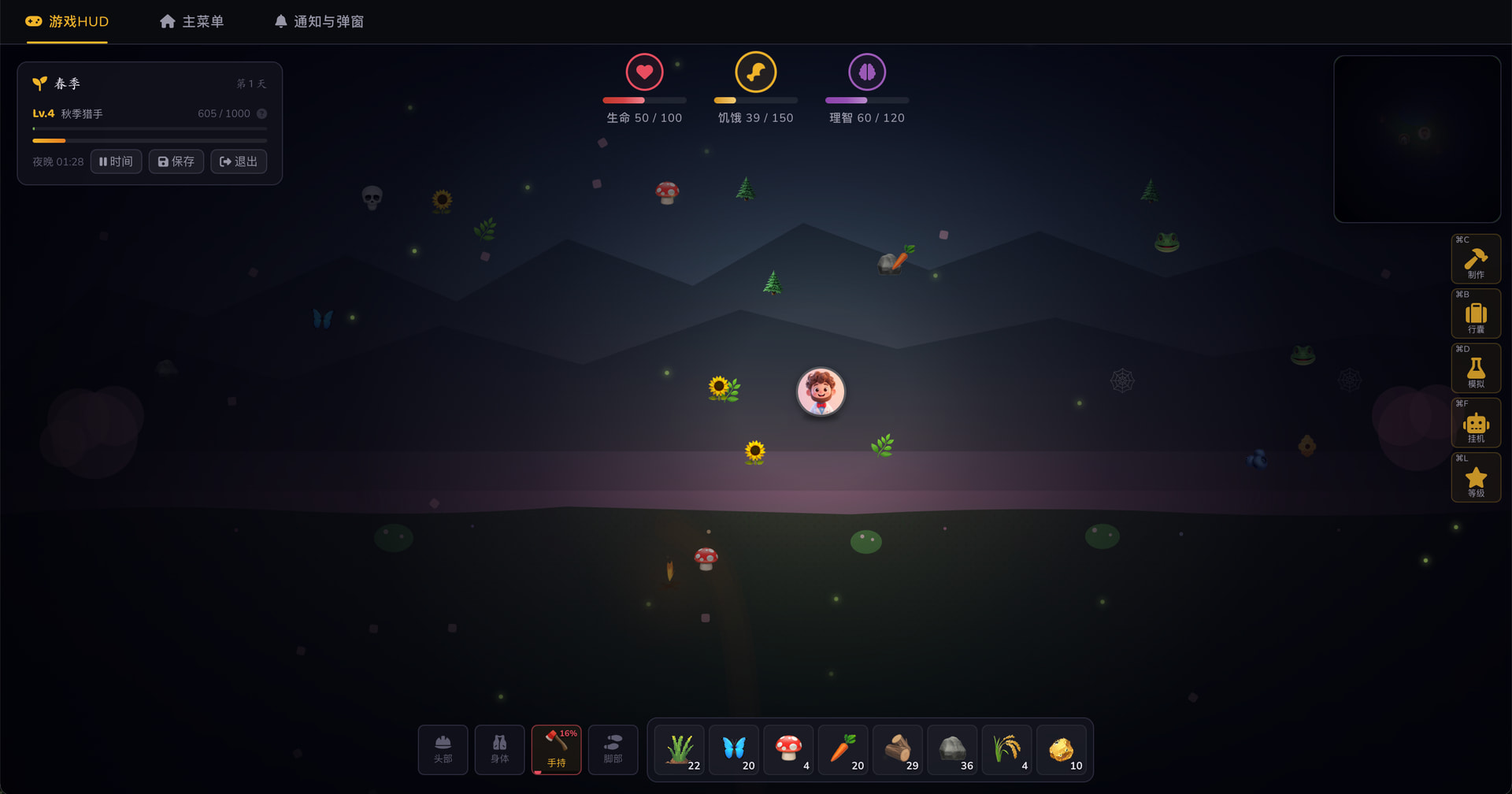The image size is (1512, 794).
Task: Switch to the 游戏HUD tab
Action: tap(68, 21)
